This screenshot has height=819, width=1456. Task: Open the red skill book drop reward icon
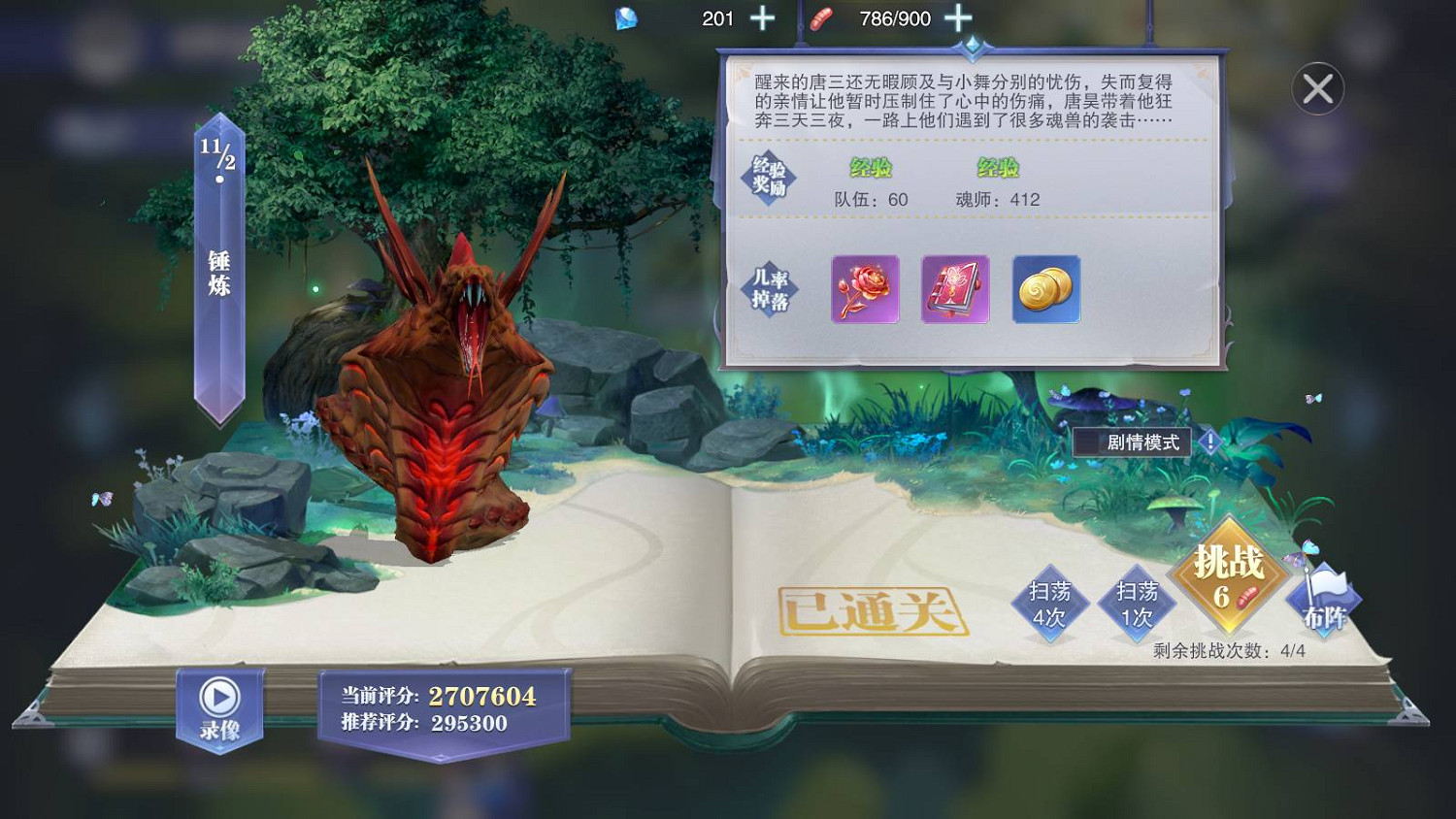click(x=953, y=290)
